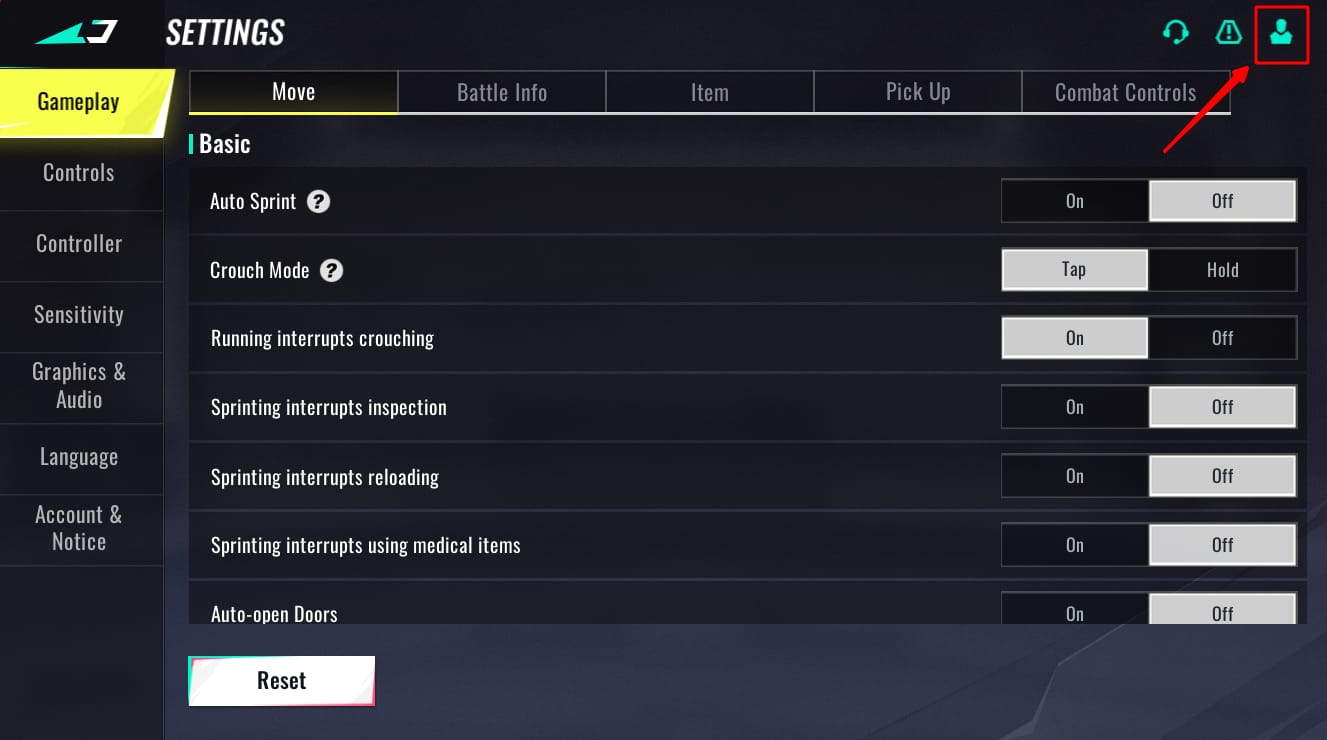Select the Sensitivity sidebar section
1327x740 pixels.
point(81,314)
